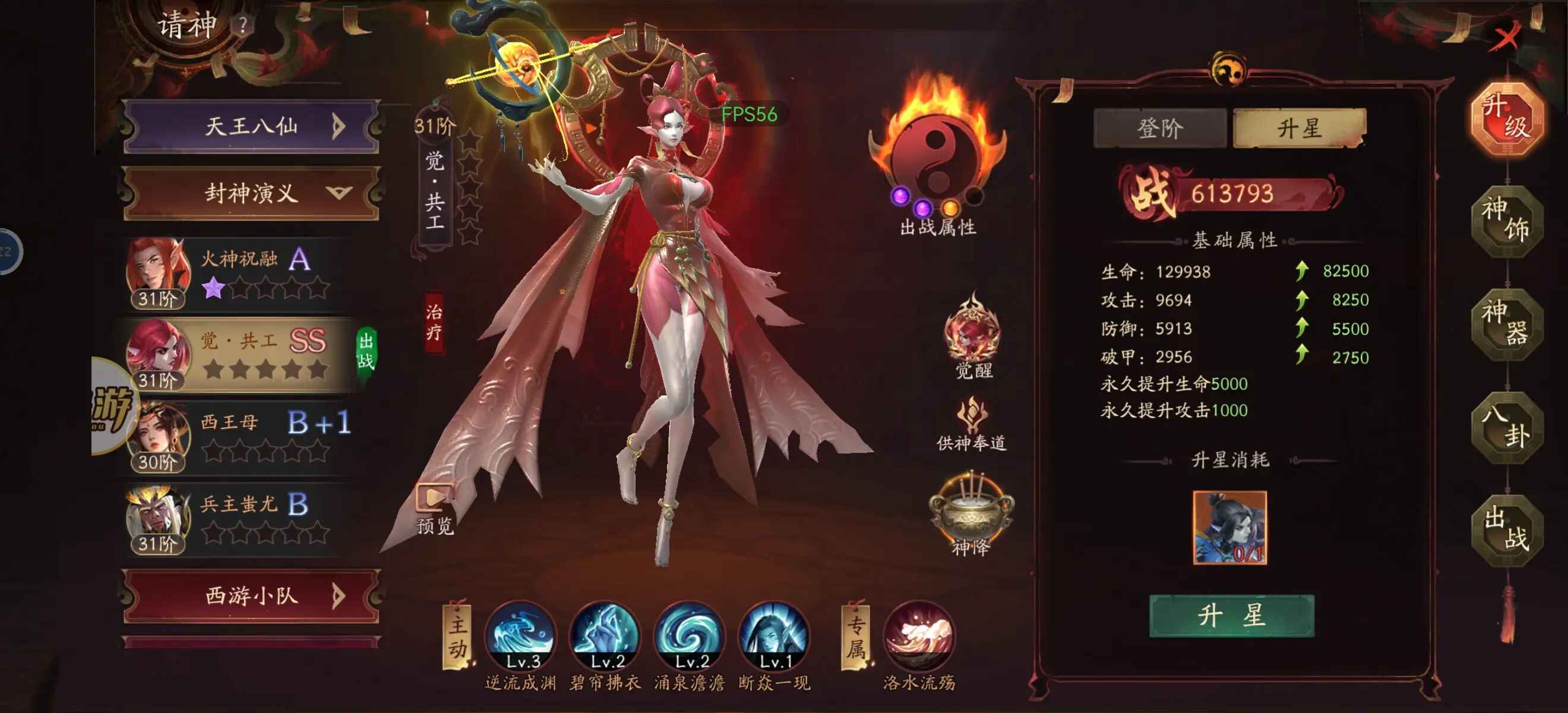The height and width of the screenshot is (713, 1568).
Task: View the 逆流成渊 skill
Action: [x=521, y=636]
